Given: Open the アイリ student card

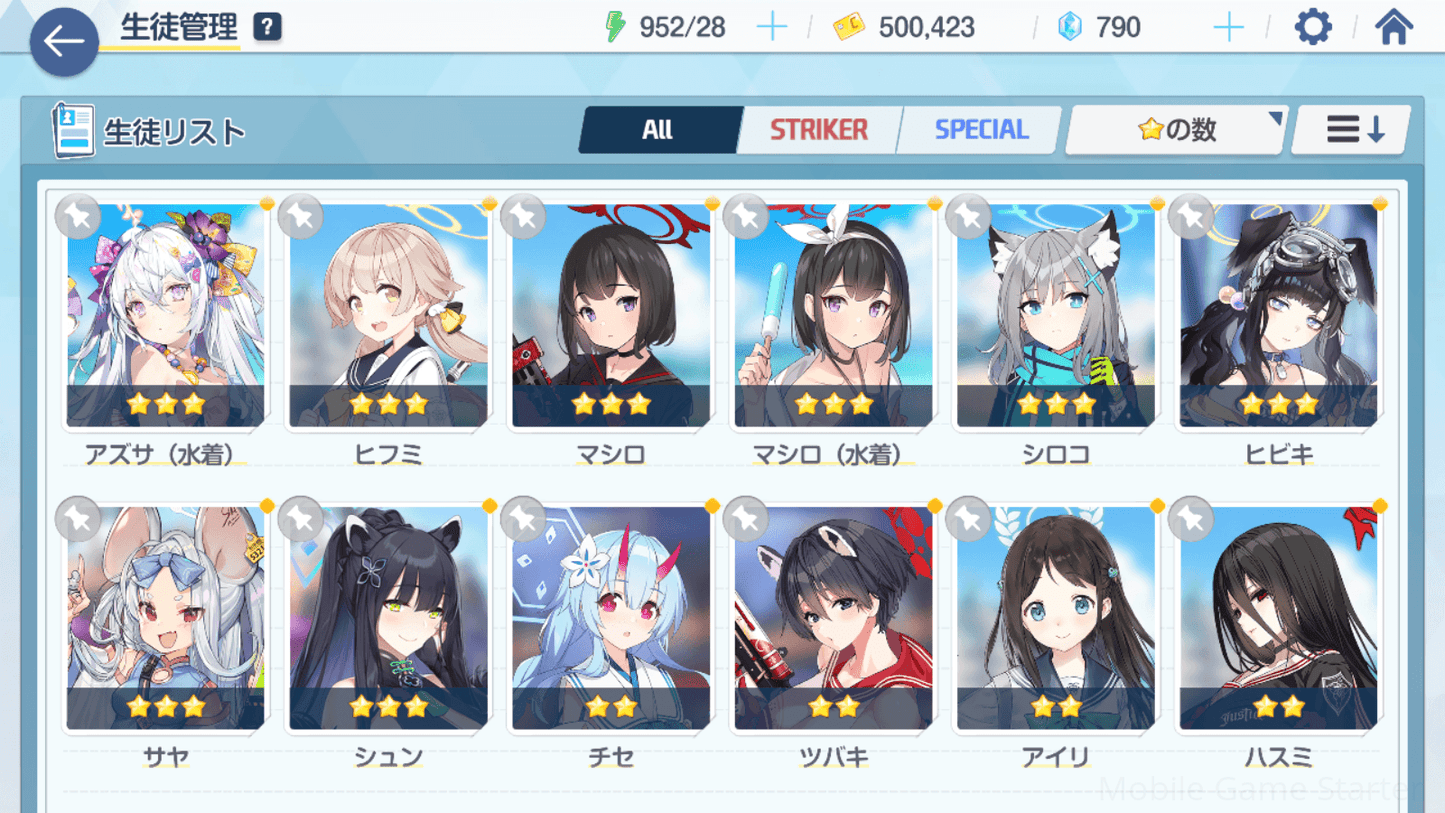Looking at the screenshot, I should click(x=1055, y=618).
